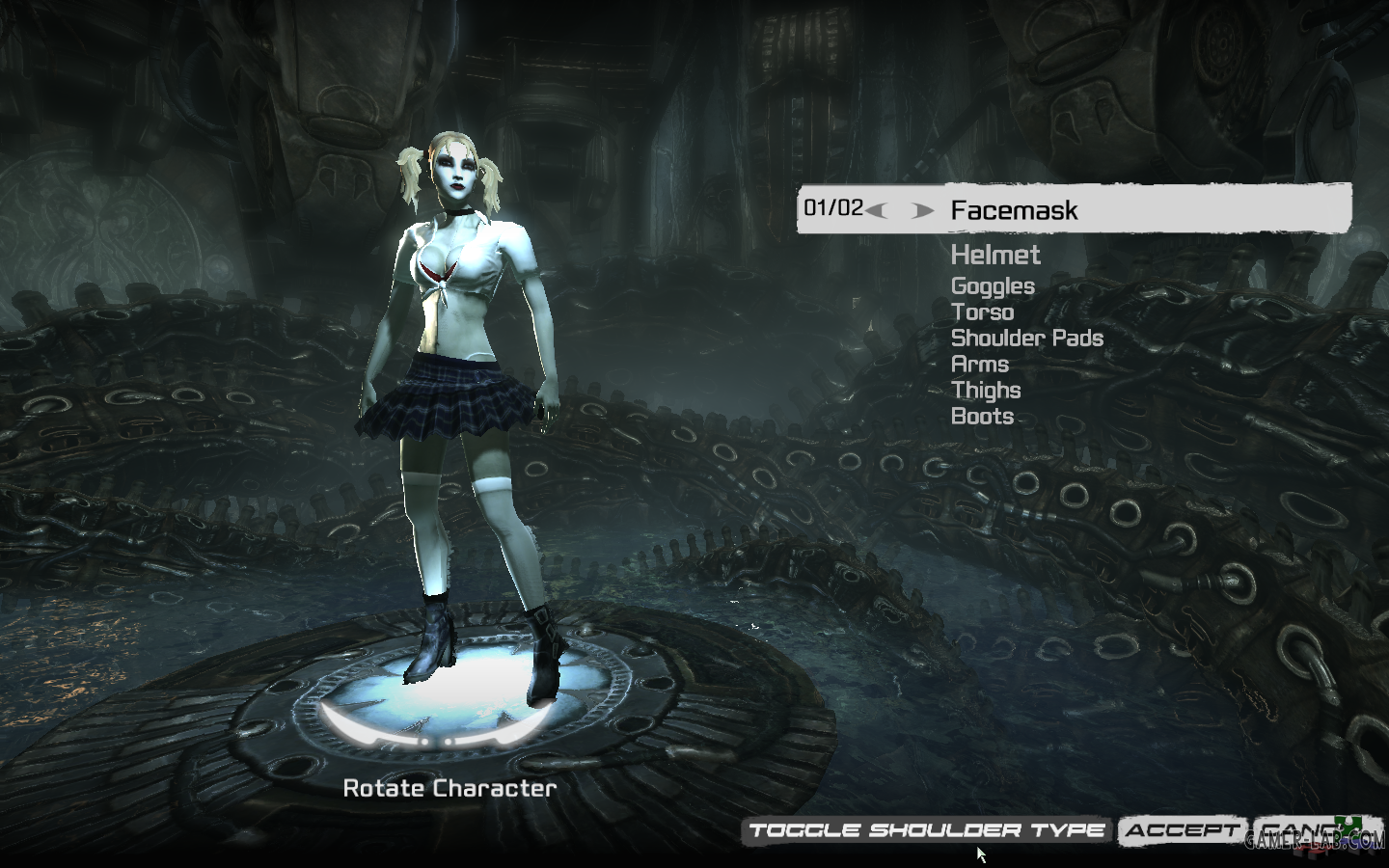
Task: Click the 01/02 variant counter
Action: click(x=832, y=206)
